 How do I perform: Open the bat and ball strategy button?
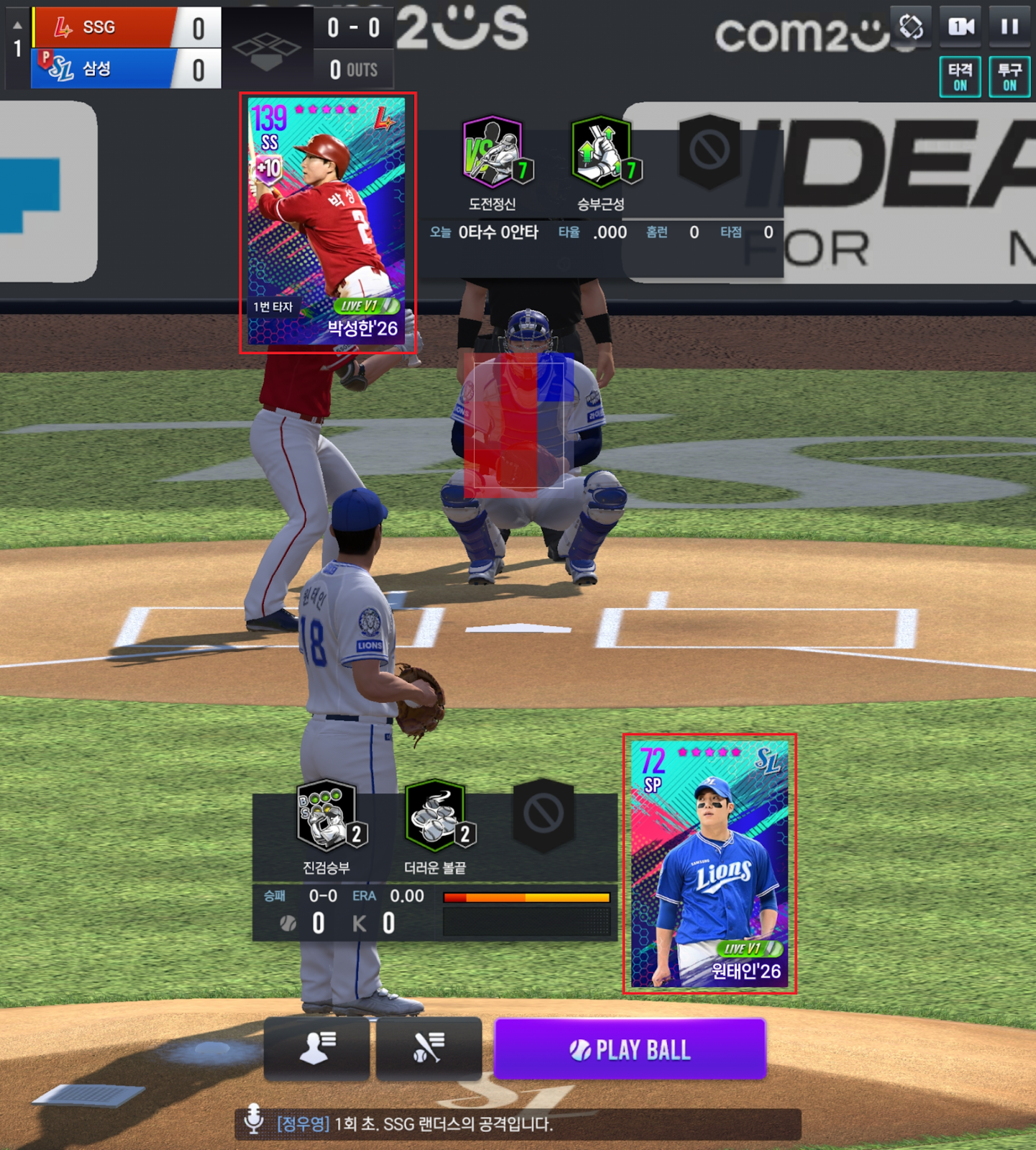(429, 1049)
